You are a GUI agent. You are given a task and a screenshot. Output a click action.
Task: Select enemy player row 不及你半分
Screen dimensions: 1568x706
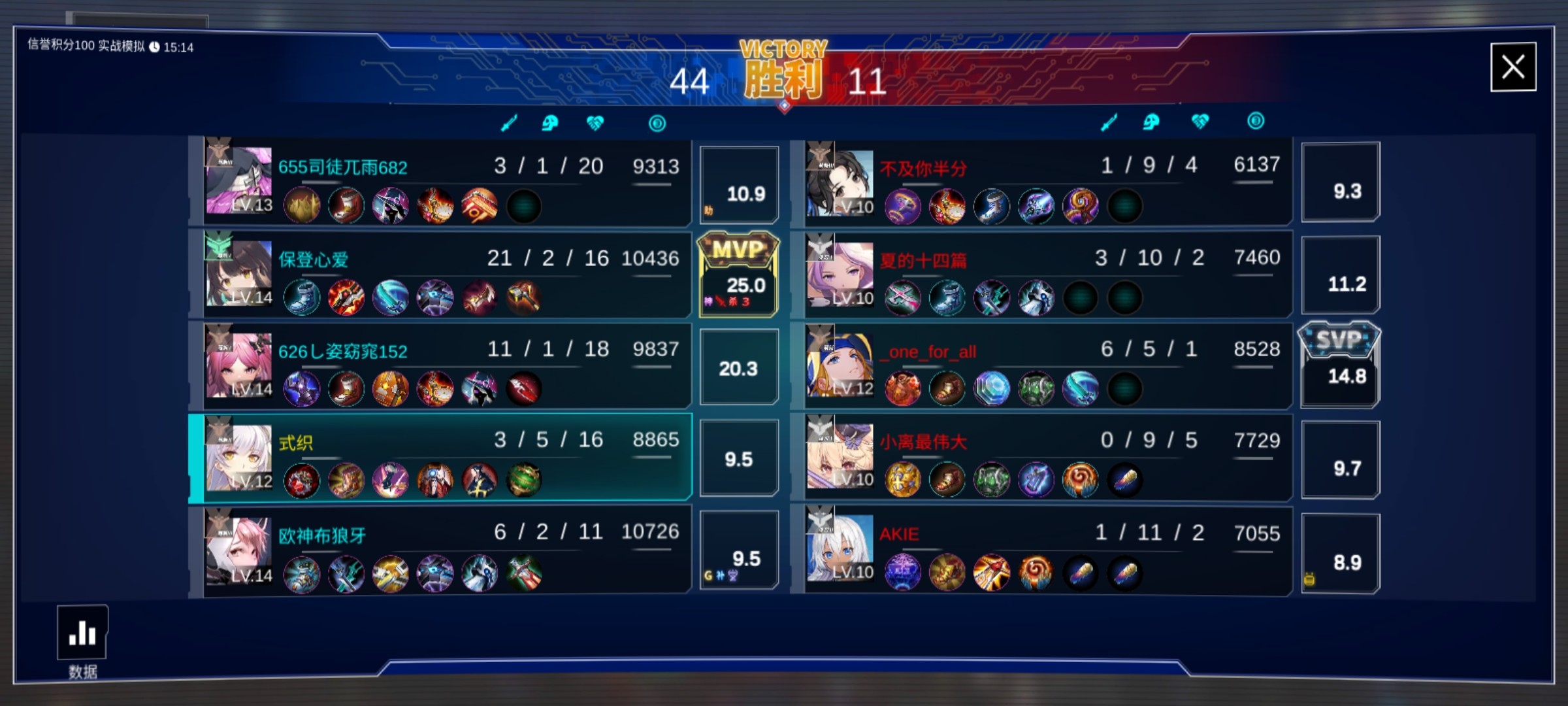[1045, 182]
